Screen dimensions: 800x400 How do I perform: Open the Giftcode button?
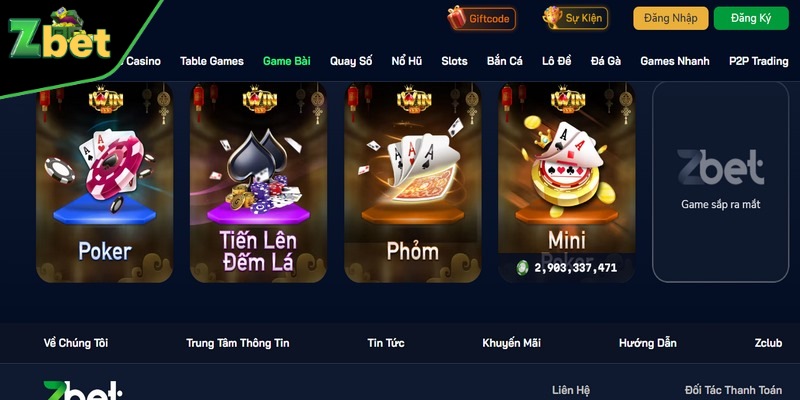tap(479, 18)
